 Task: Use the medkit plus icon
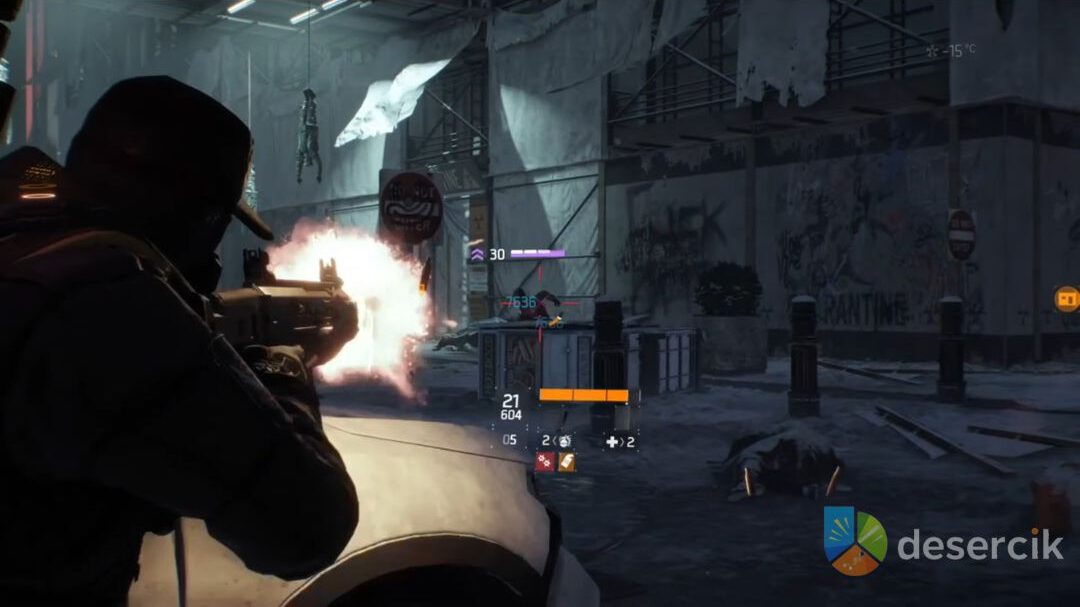(611, 440)
